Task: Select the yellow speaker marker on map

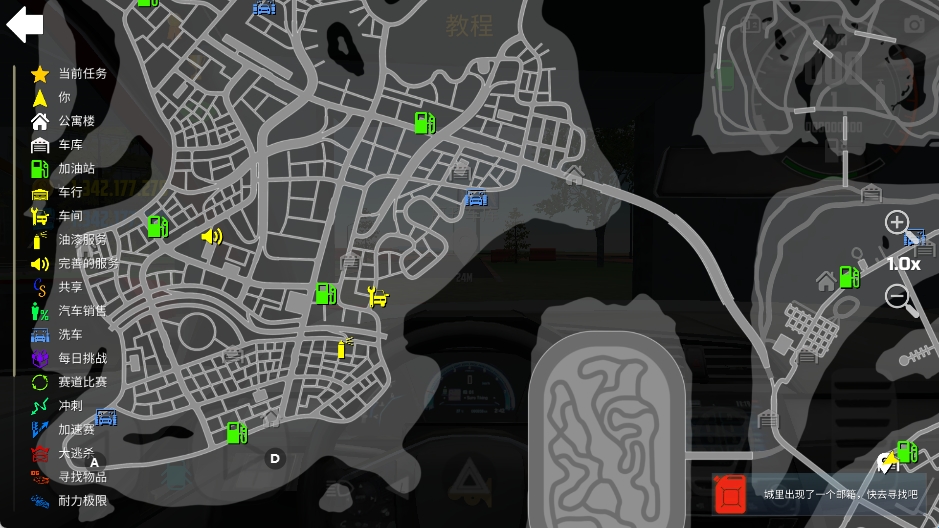Action: 211,236
